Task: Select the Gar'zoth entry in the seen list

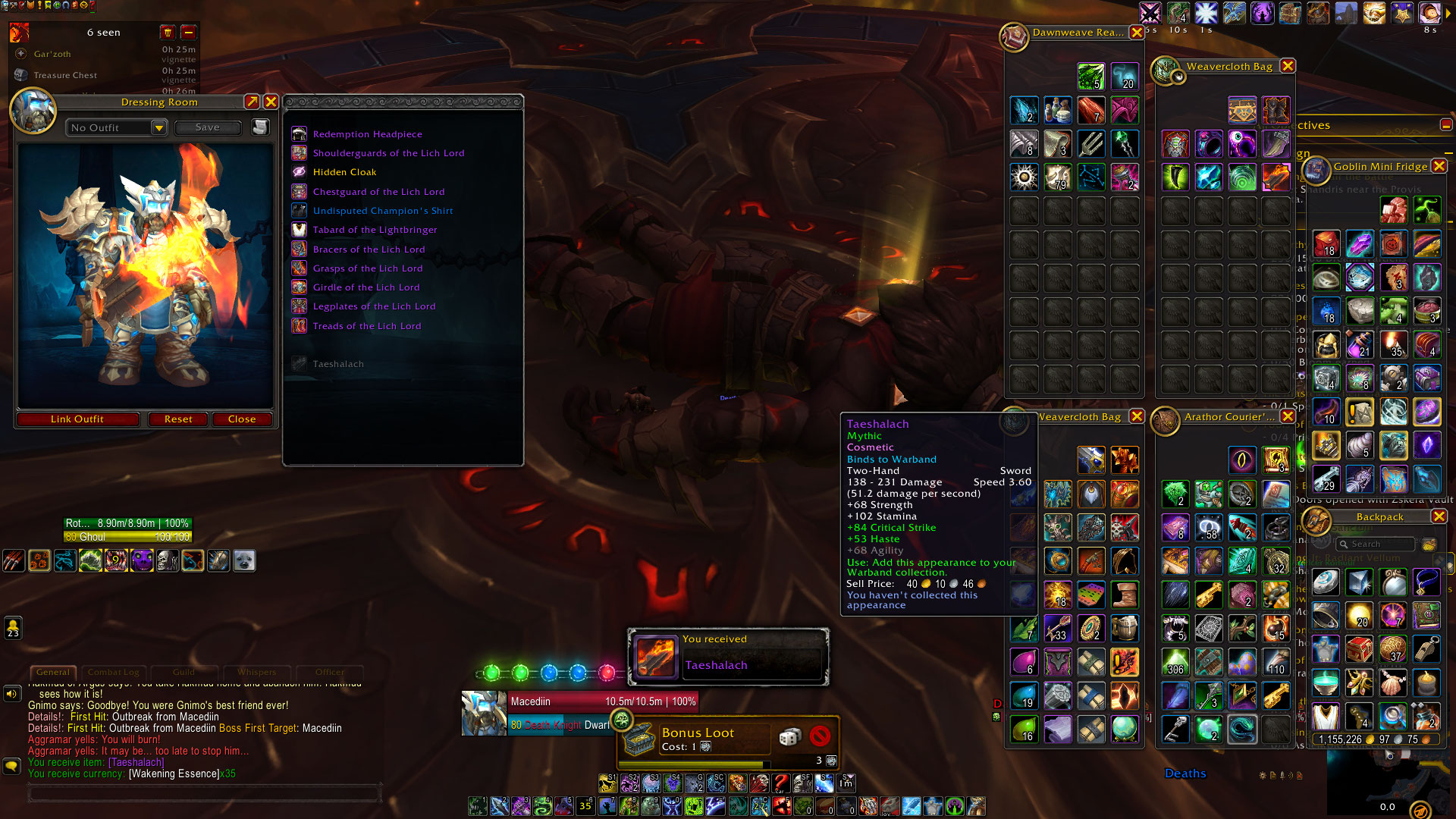Action: coord(52,54)
